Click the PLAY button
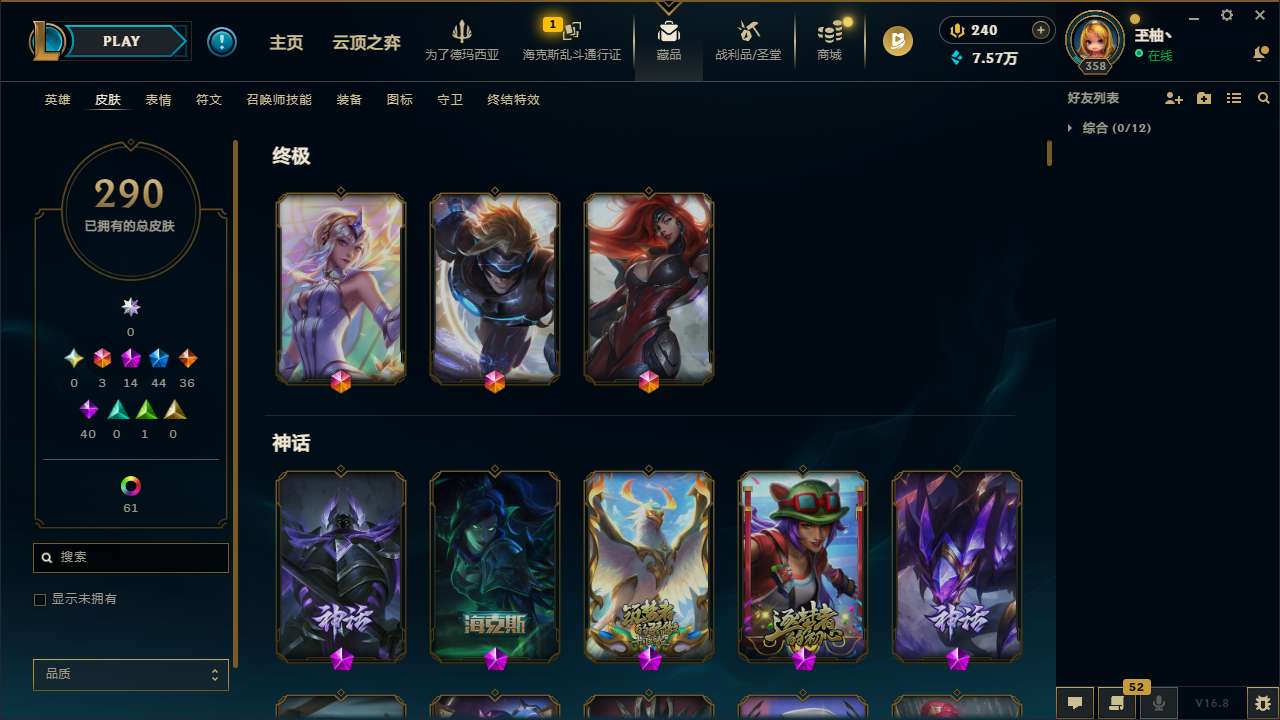 pyautogui.click(x=121, y=41)
